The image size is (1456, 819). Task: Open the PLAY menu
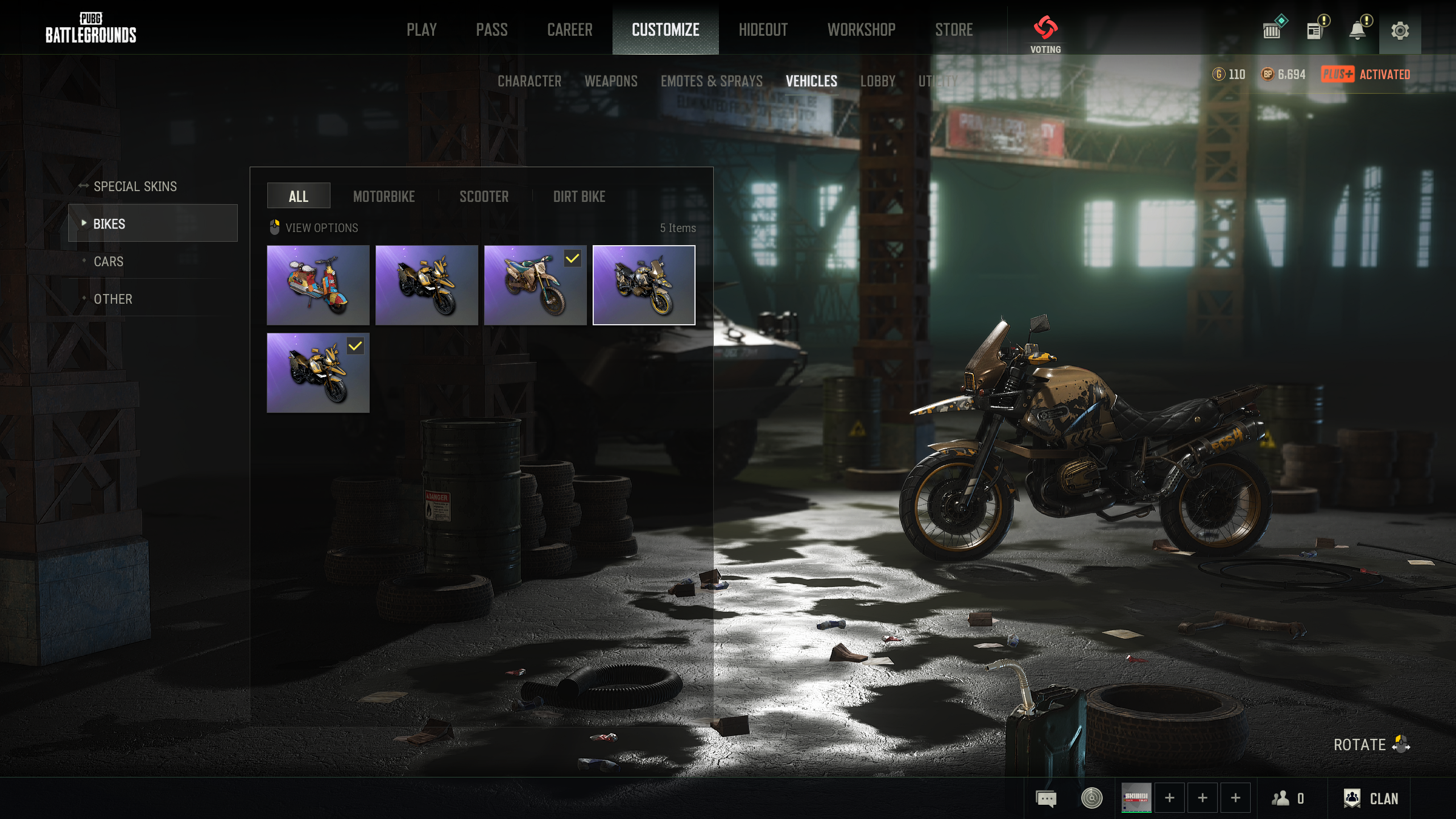[x=421, y=30]
